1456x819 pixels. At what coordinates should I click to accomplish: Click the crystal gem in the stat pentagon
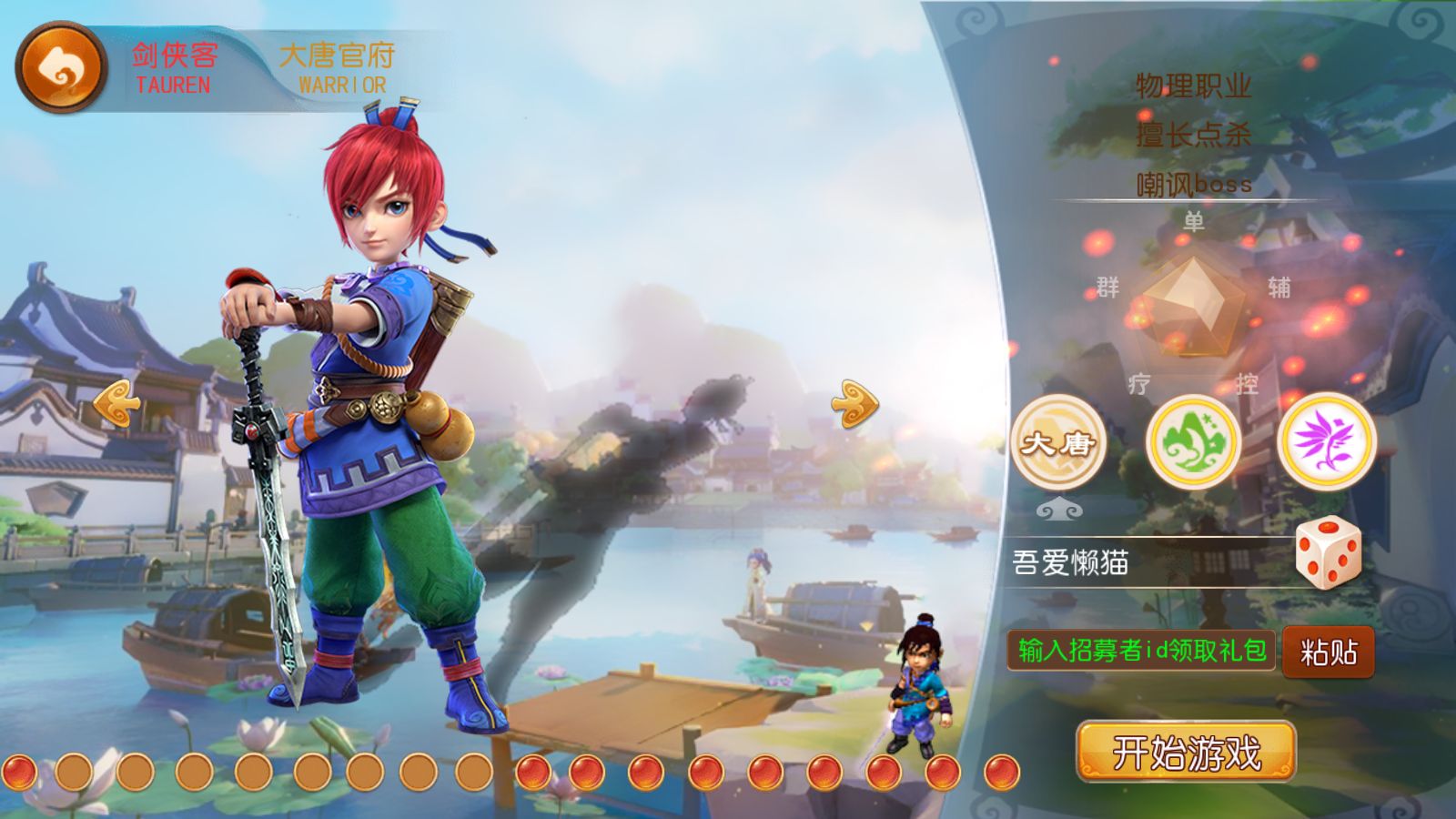(1193, 306)
